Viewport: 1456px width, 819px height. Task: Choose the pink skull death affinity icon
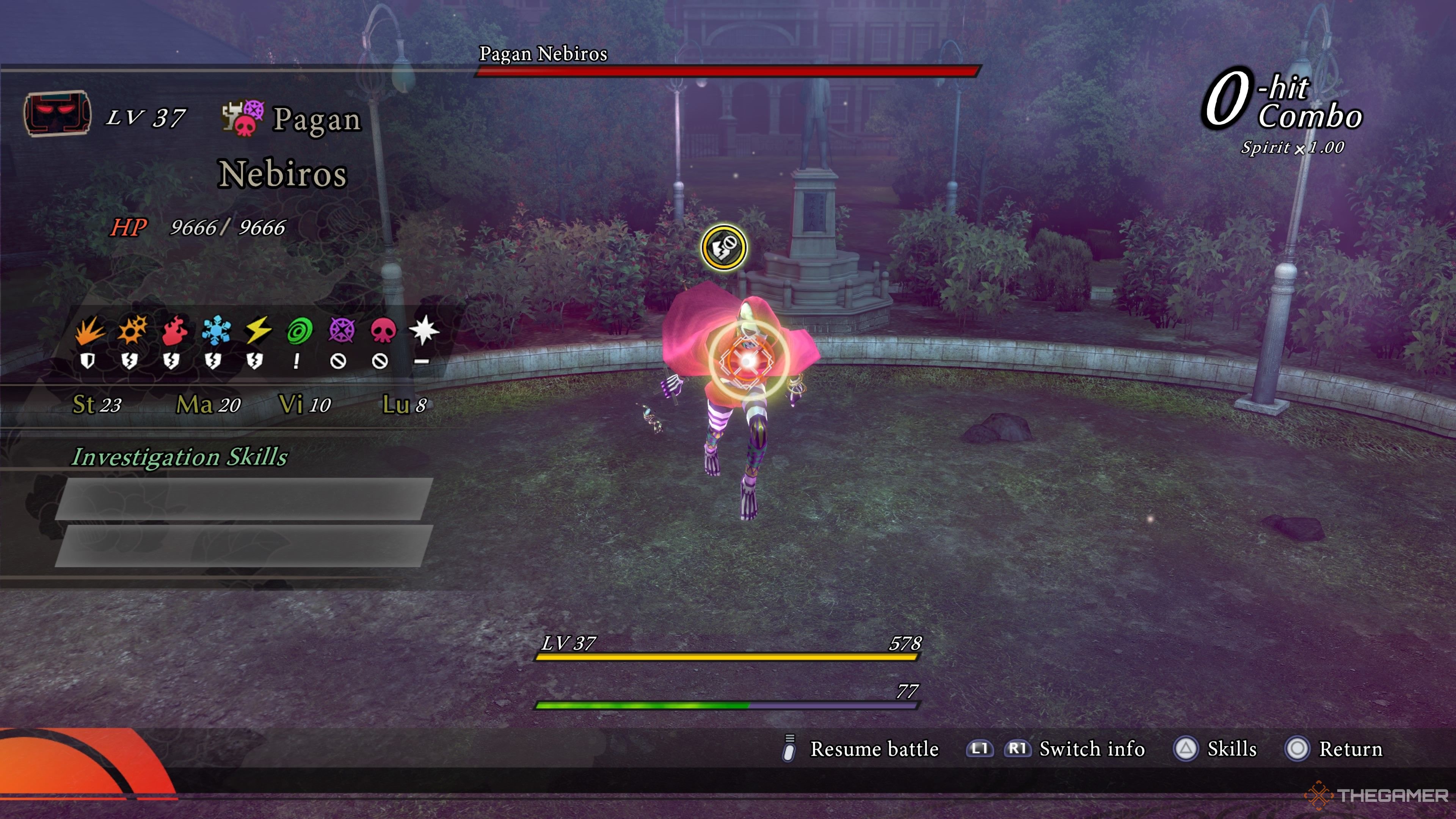[x=383, y=331]
